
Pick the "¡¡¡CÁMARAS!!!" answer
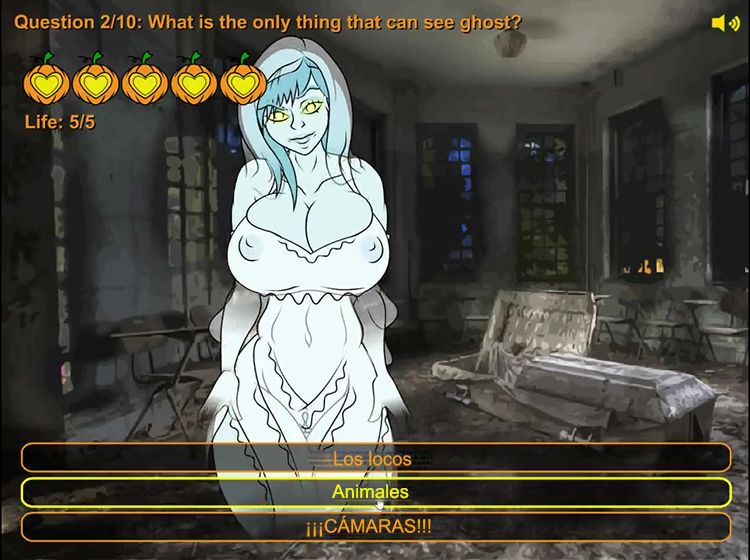click(x=375, y=526)
